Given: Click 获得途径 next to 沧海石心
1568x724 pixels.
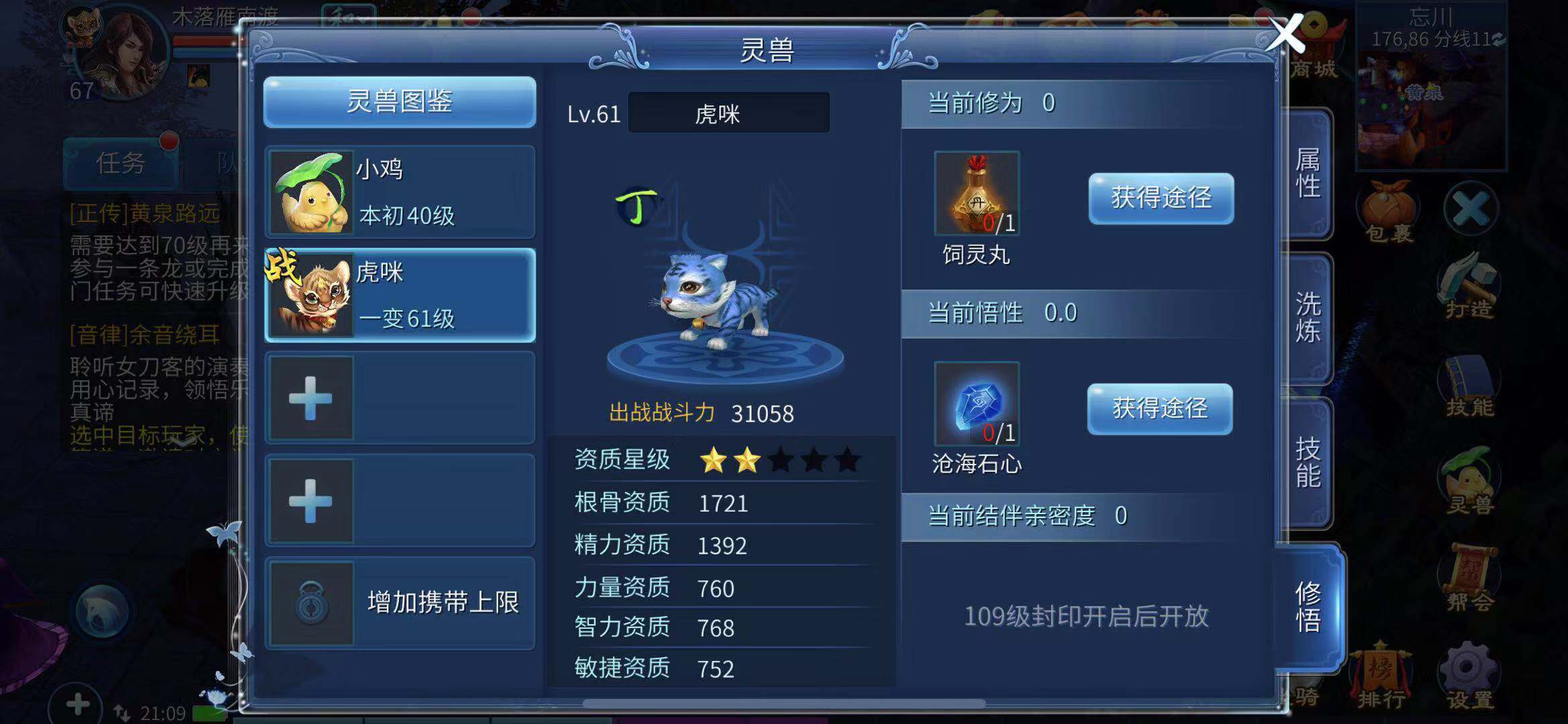Looking at the screenshot, I should pos(1159,409).
